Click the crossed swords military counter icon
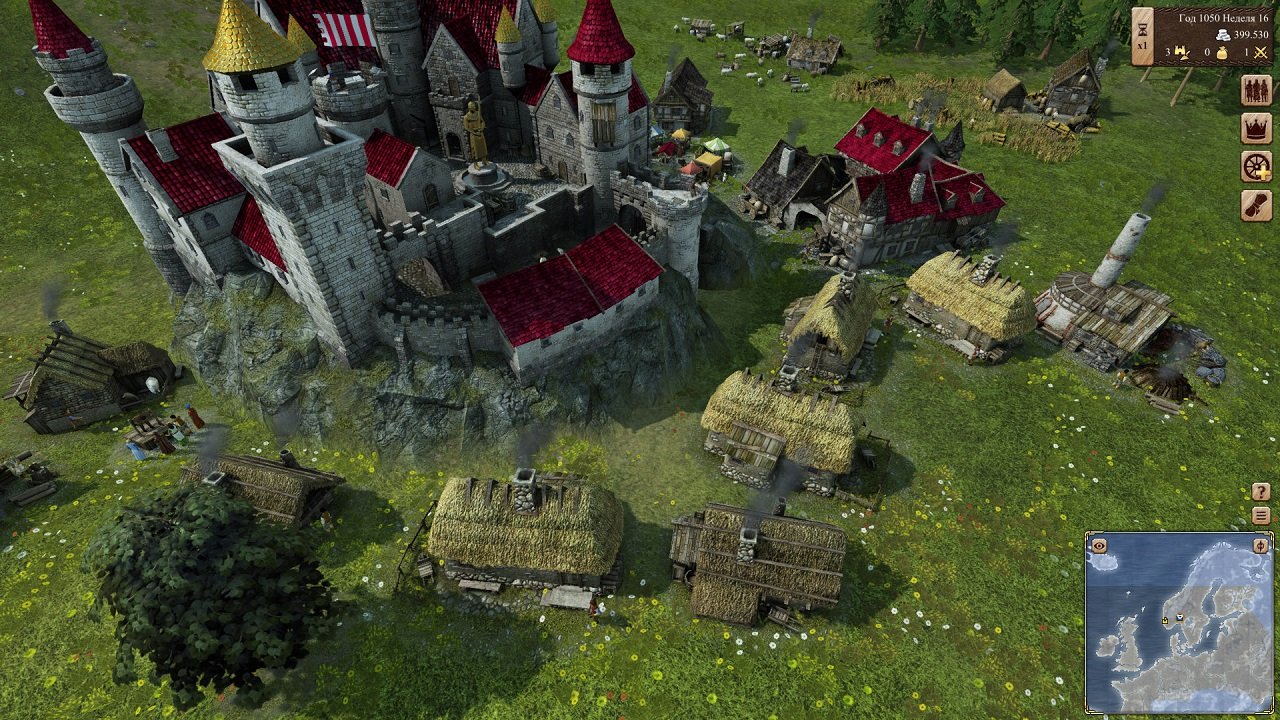 tap(1261, 53)
